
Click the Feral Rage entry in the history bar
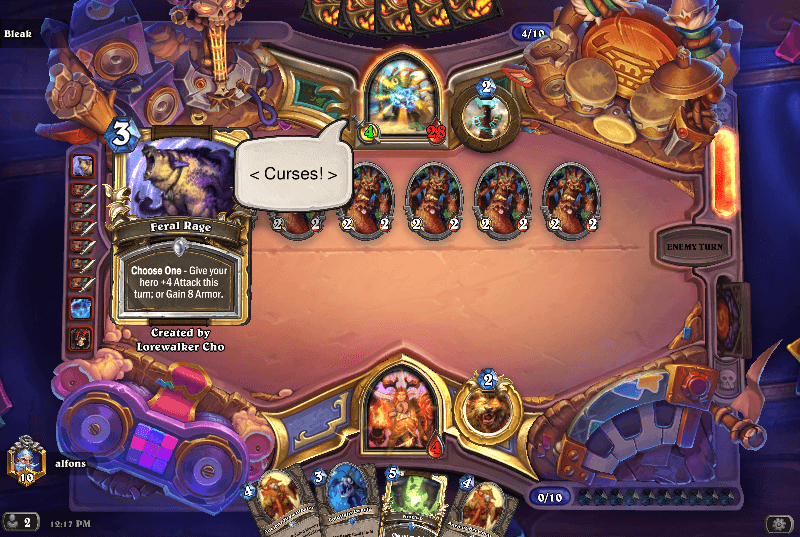coord(82,166)
